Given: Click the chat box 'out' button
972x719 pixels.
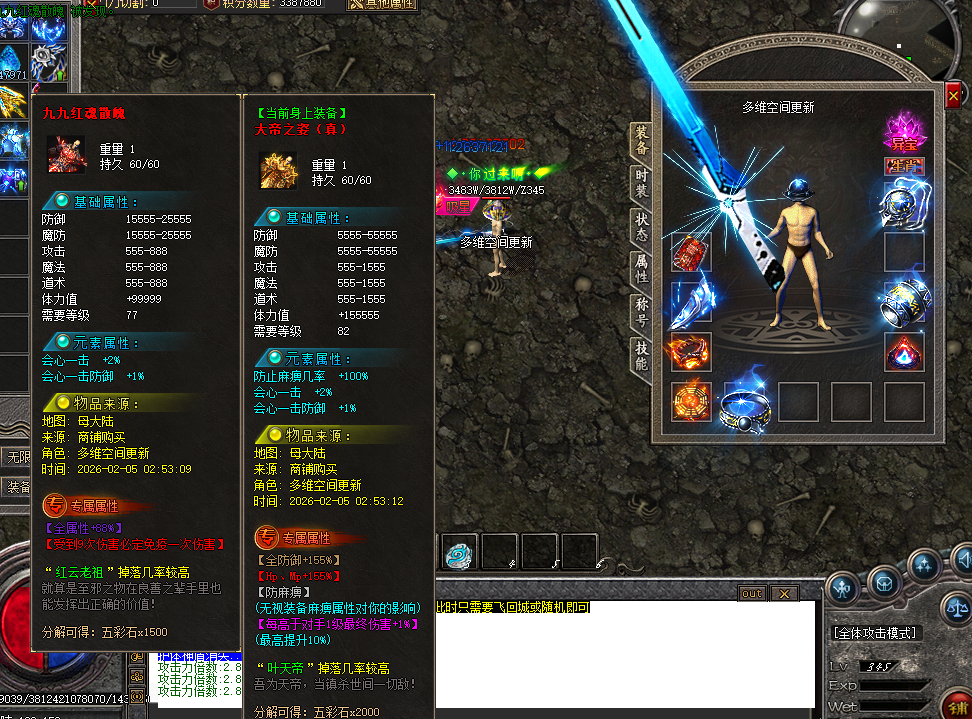Looking at the screenshot, I should click(752, 594).
